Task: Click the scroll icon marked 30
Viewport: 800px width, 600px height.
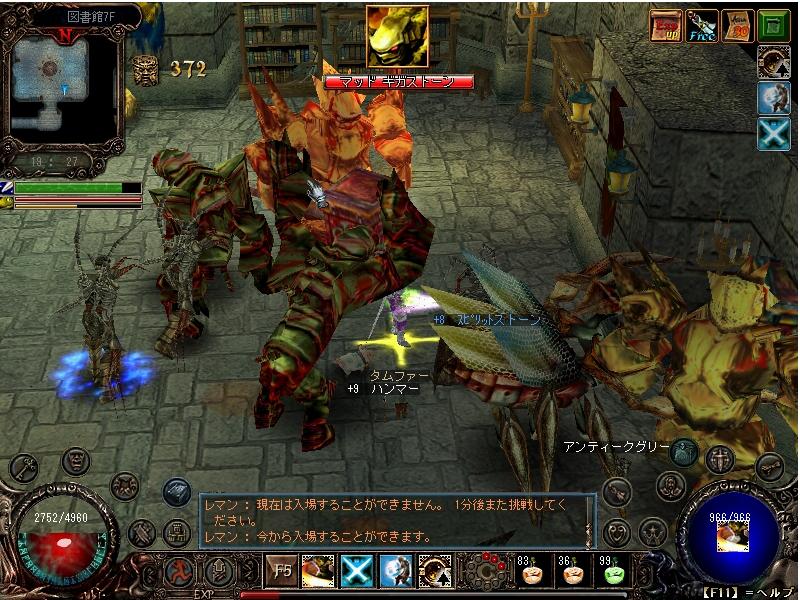Action: tap(738, 25)
